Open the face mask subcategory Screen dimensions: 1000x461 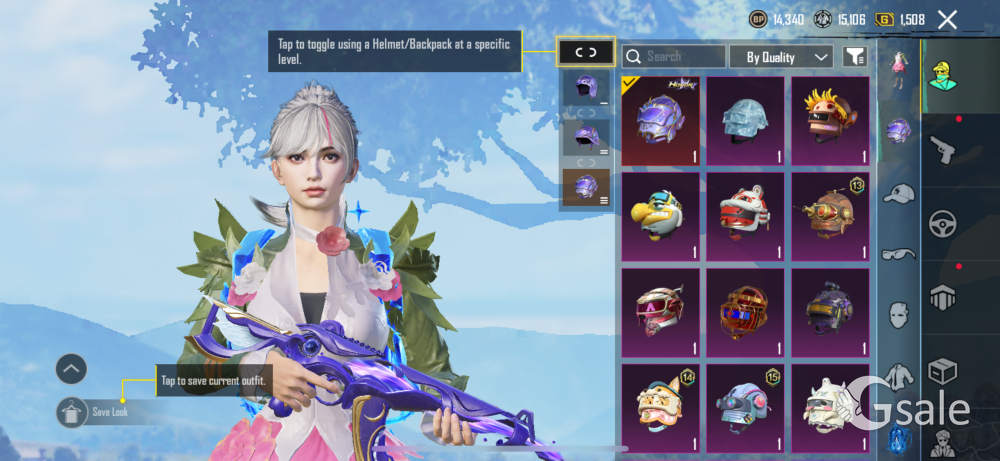pos(899,316)
